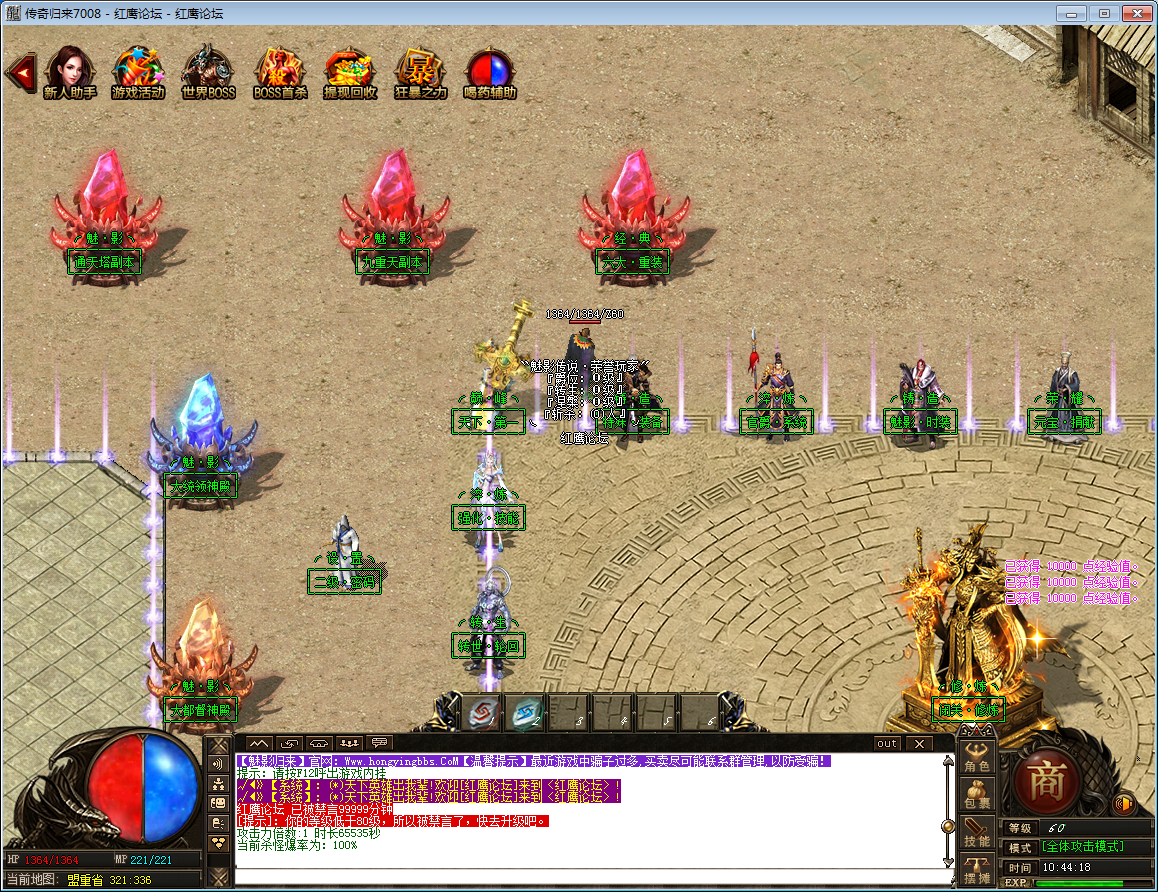
Task: Toggle the orange speaker sound button
Action: pyautogui.click(x=1123, y=802)
